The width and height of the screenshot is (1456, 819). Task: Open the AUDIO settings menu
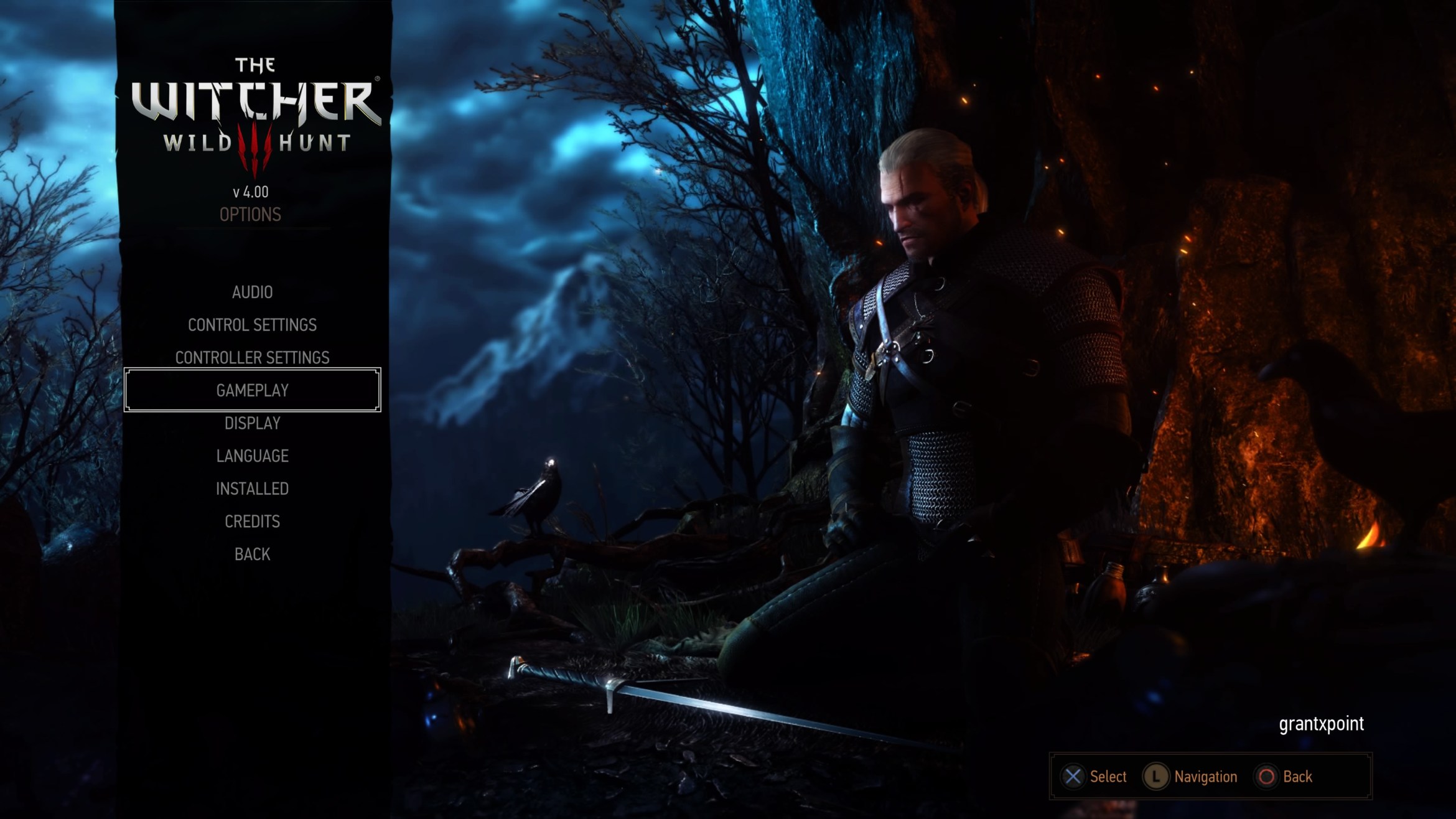point(251,292)
